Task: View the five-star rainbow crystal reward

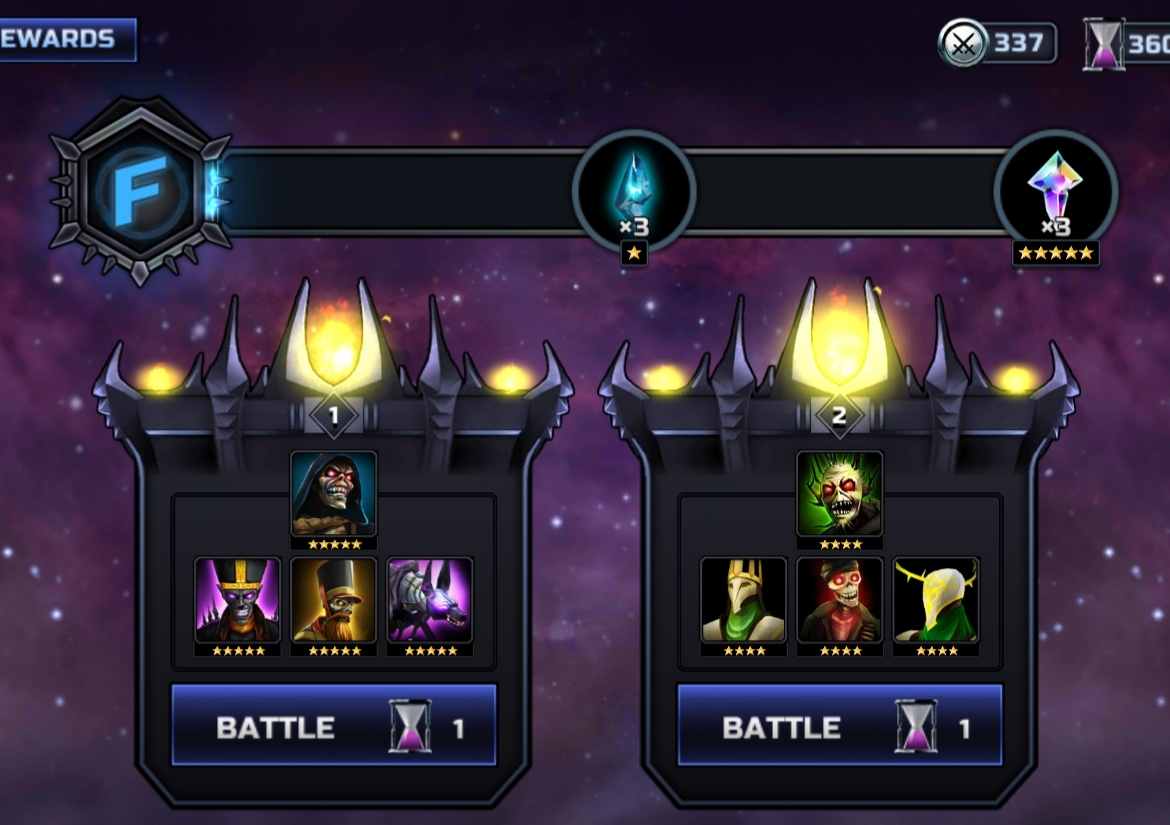Action: point(1055,190)
